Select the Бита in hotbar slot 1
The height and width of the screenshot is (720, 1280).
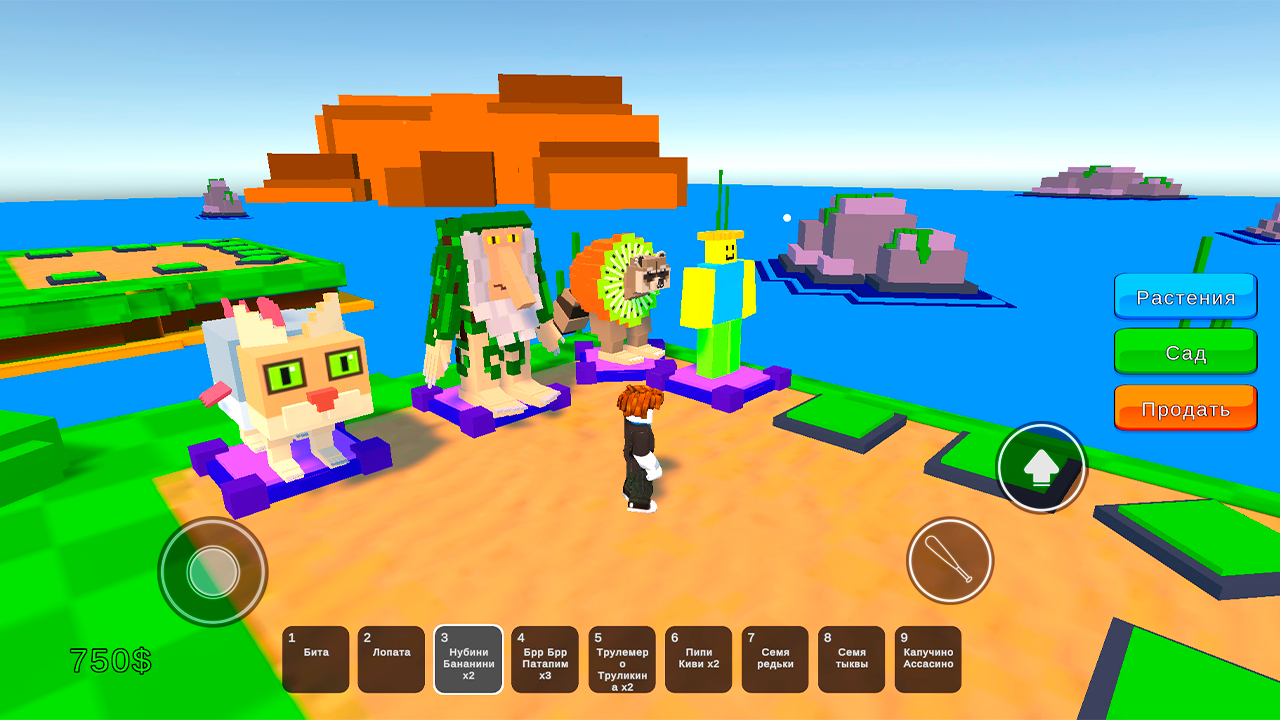(x=316, y=659)
